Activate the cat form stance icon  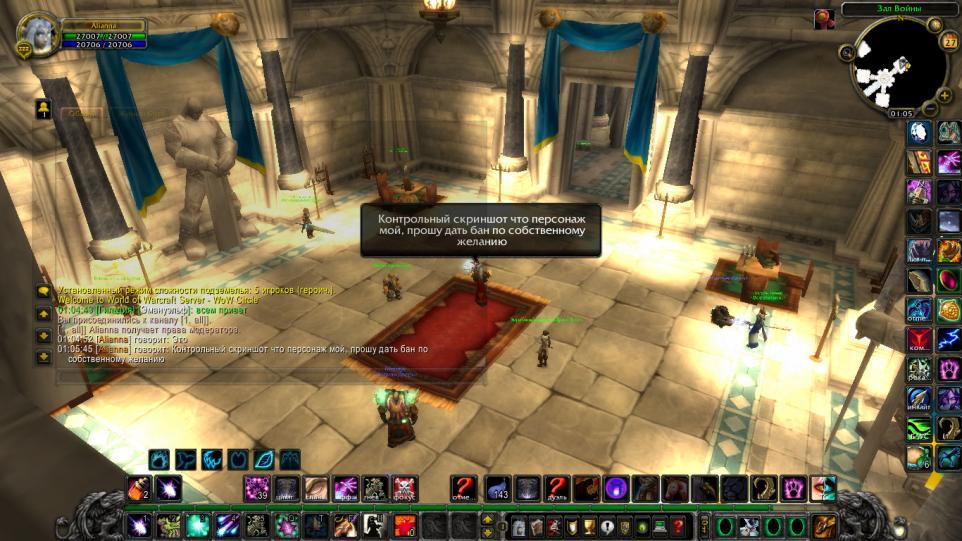(185, 460)
